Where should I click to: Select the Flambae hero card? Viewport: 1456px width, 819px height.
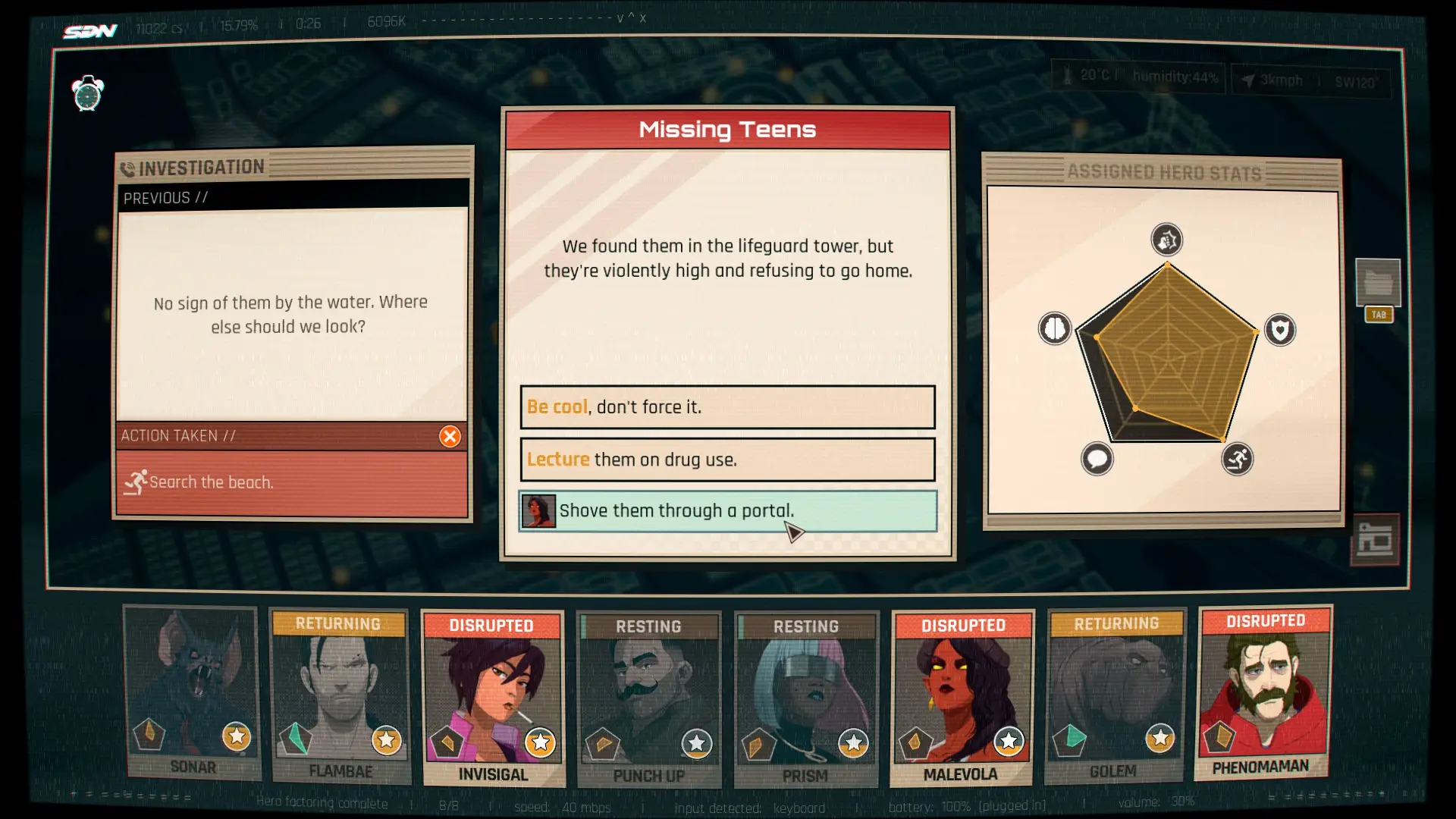pyautogui.click(x=340, y=696)
